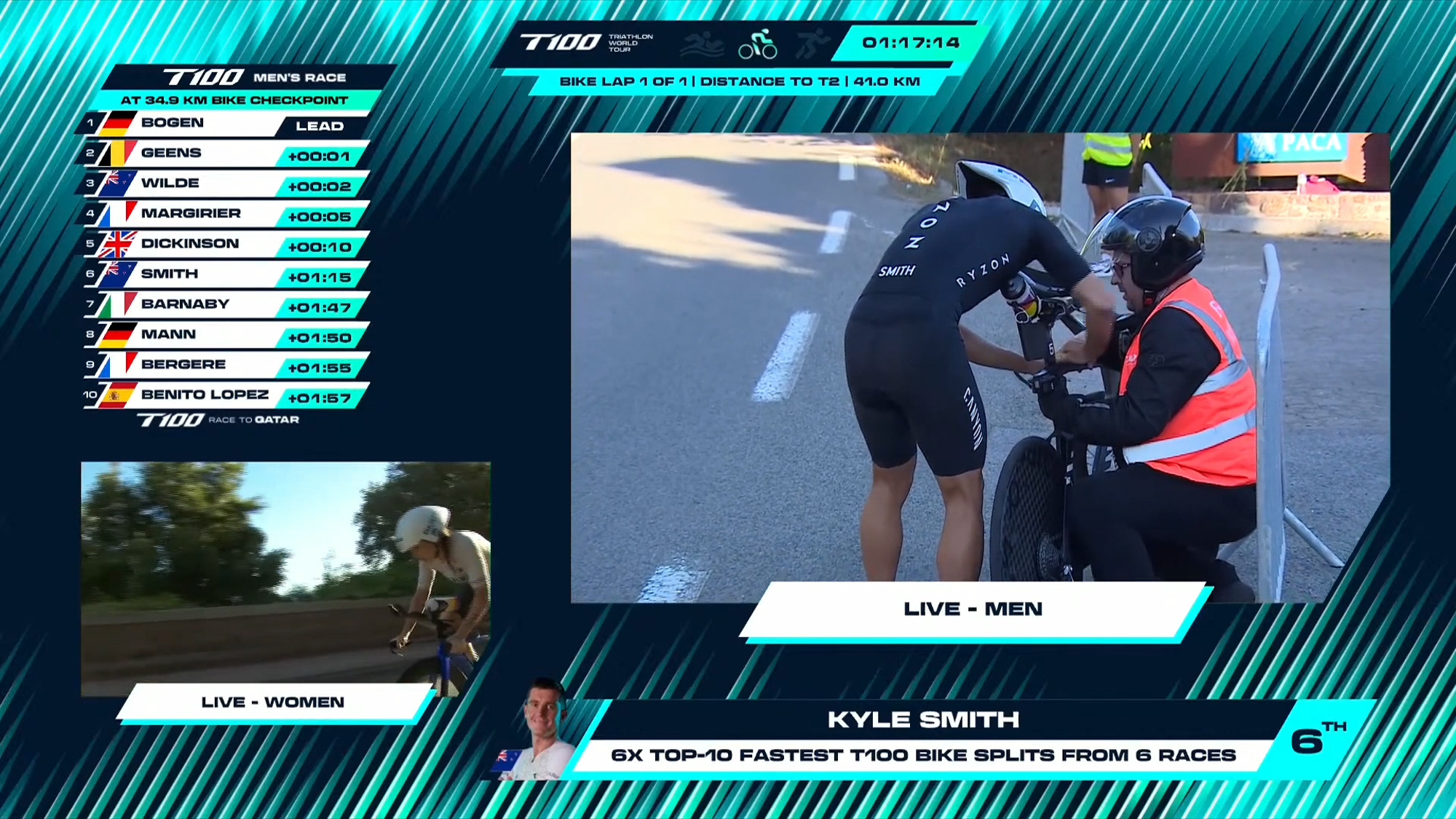This screenshot has height=819, width=1456.
Task: Click the cycling discipline icon
Action: [758, 44]
